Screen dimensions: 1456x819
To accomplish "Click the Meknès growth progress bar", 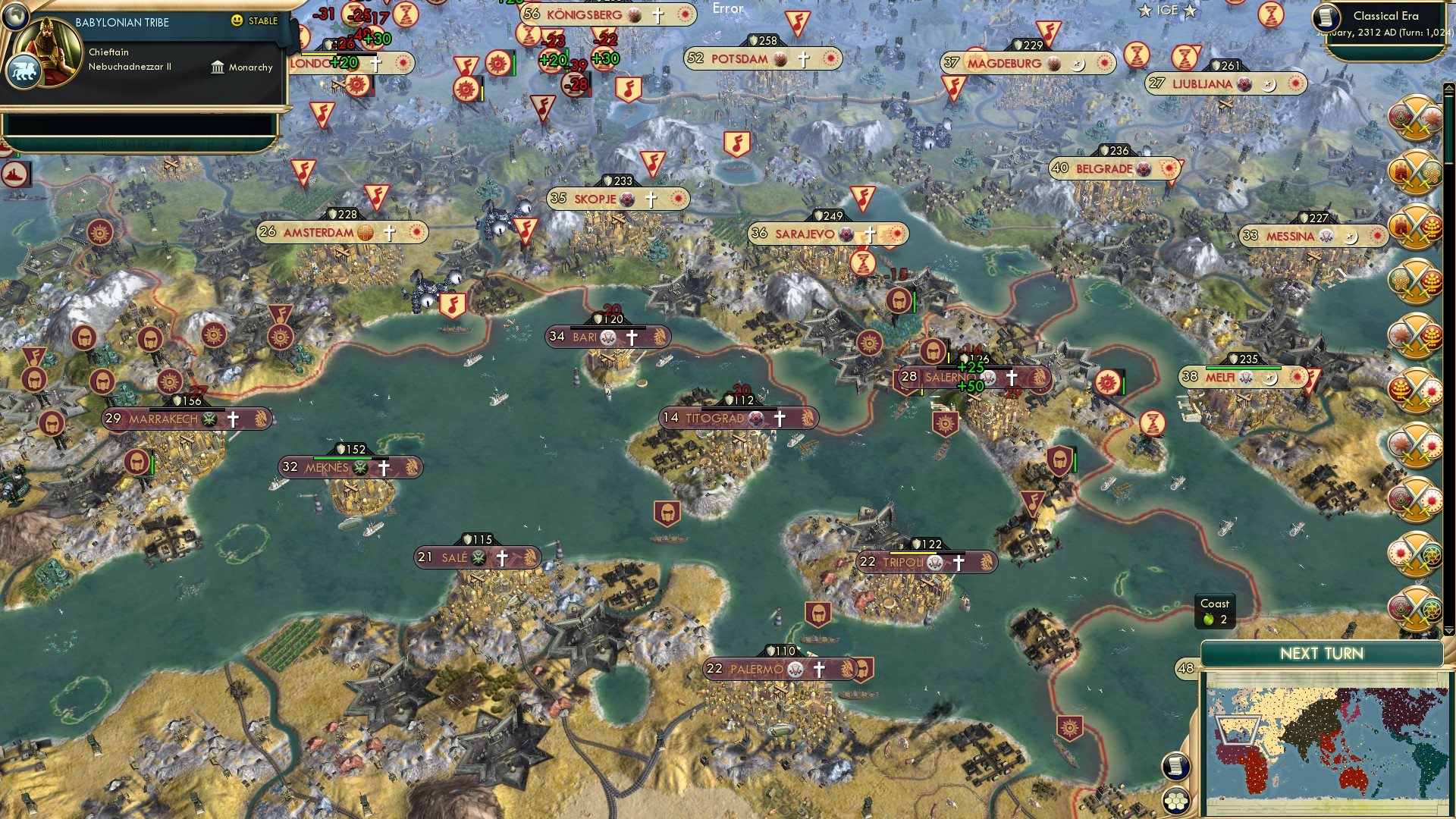I will pyautogui.click(x=349, y=457).
